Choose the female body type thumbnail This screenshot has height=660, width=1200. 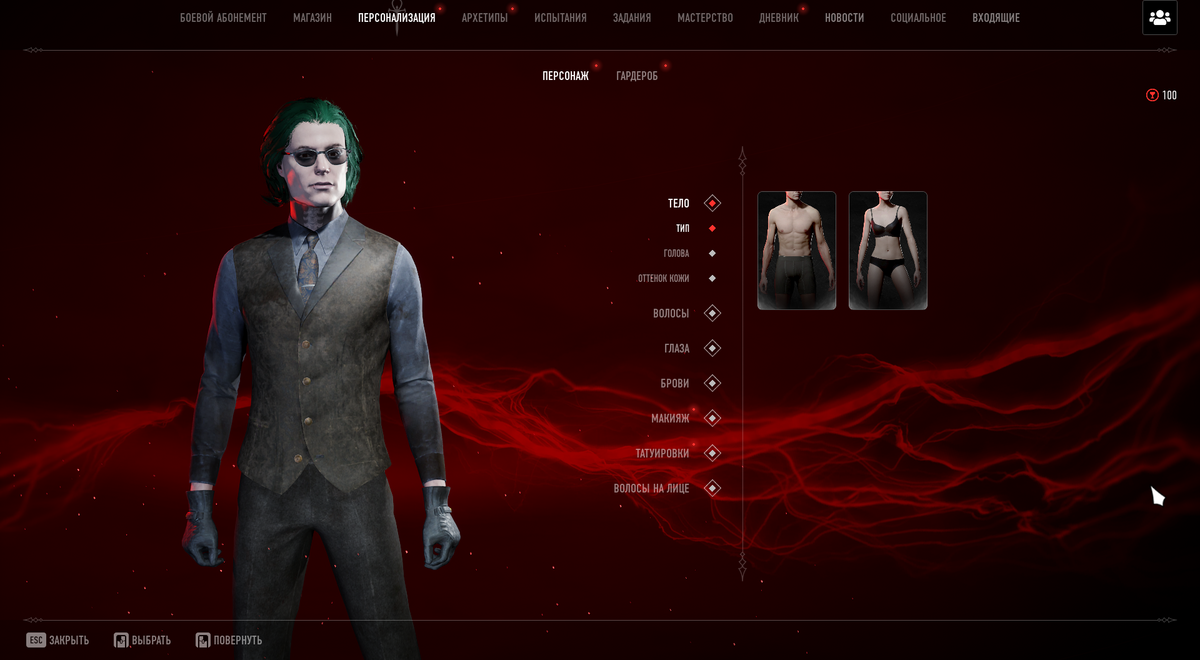888,250
